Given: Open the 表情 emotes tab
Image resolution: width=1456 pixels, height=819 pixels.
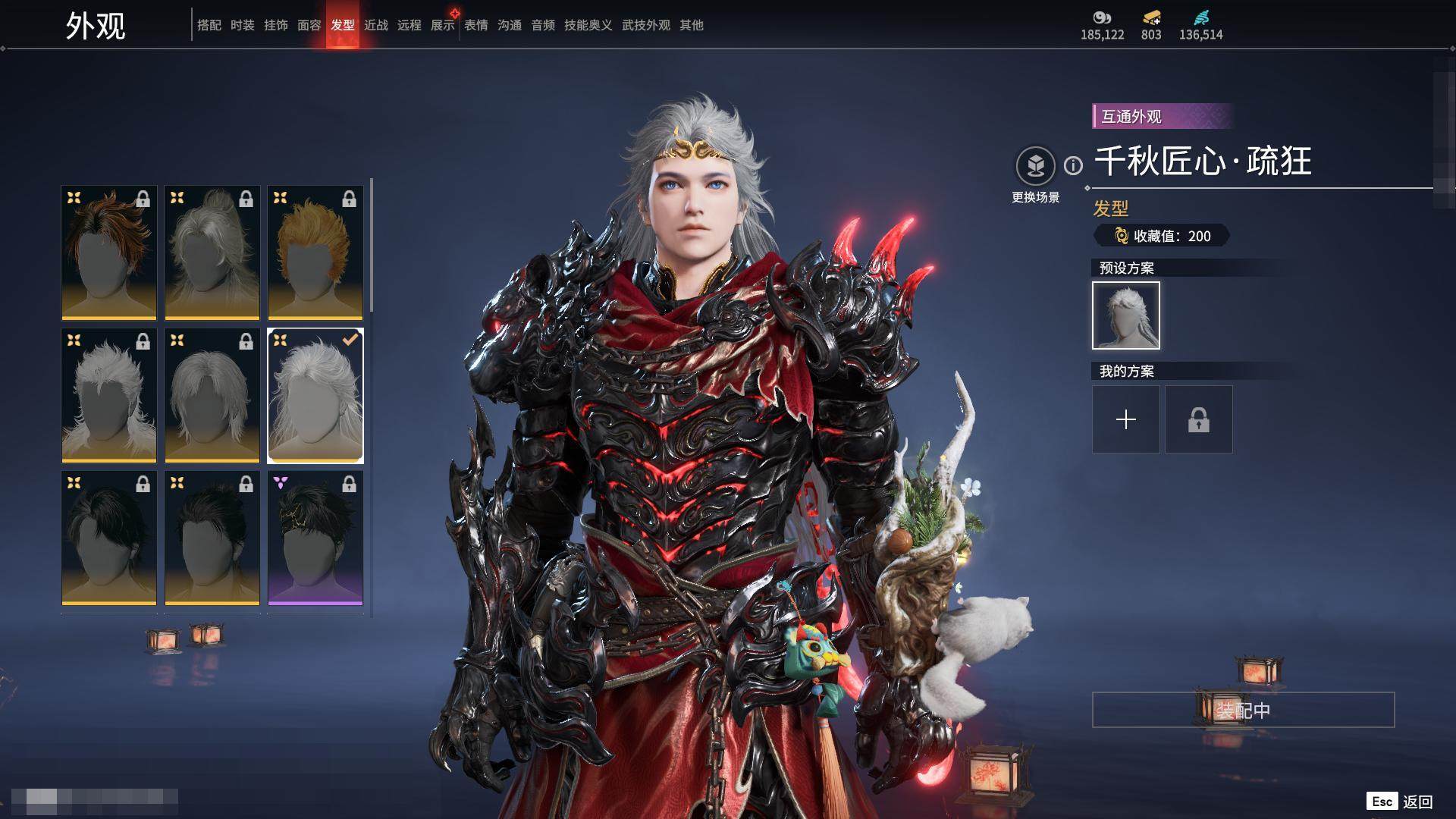Looking at the screenshot, I should (x=476, y=25).
